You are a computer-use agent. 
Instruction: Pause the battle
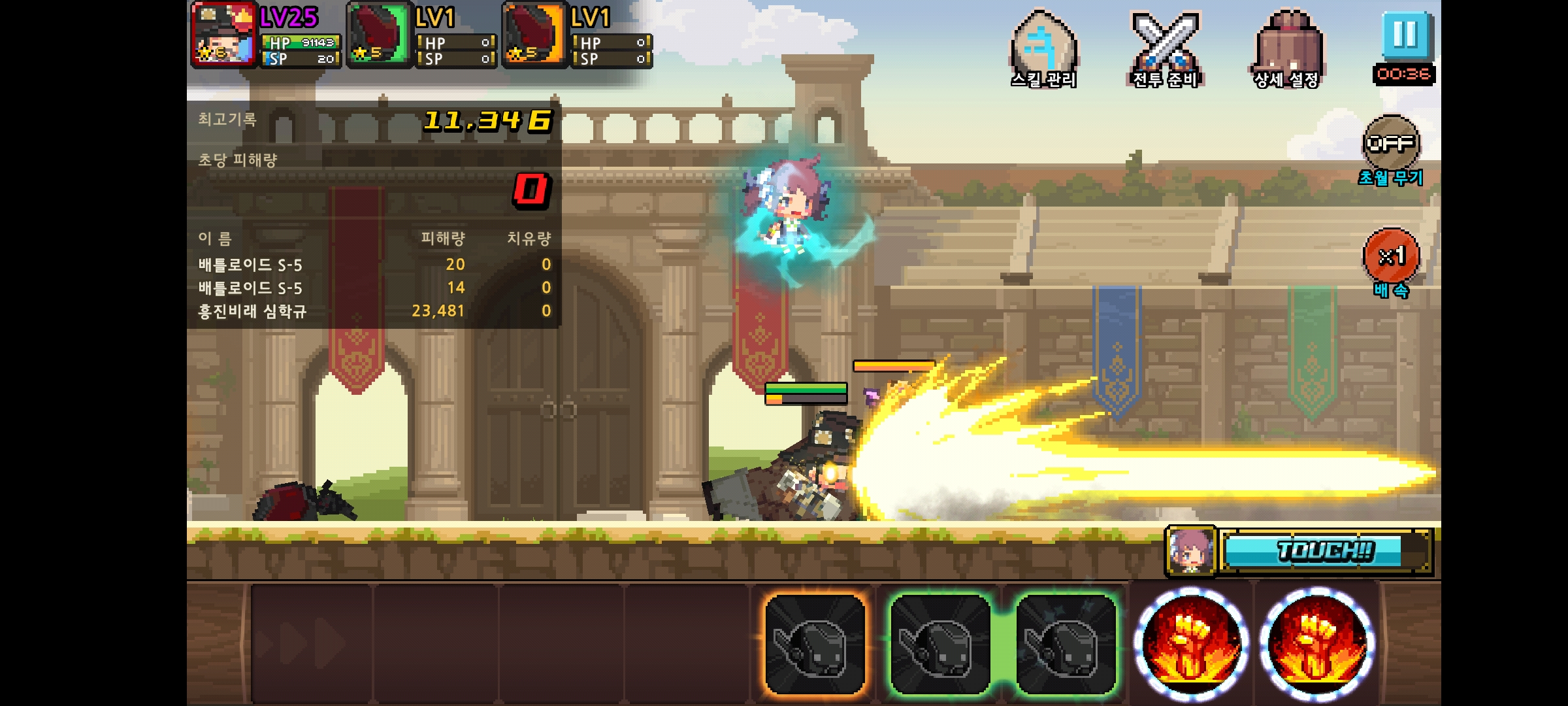coord(1405,35)
